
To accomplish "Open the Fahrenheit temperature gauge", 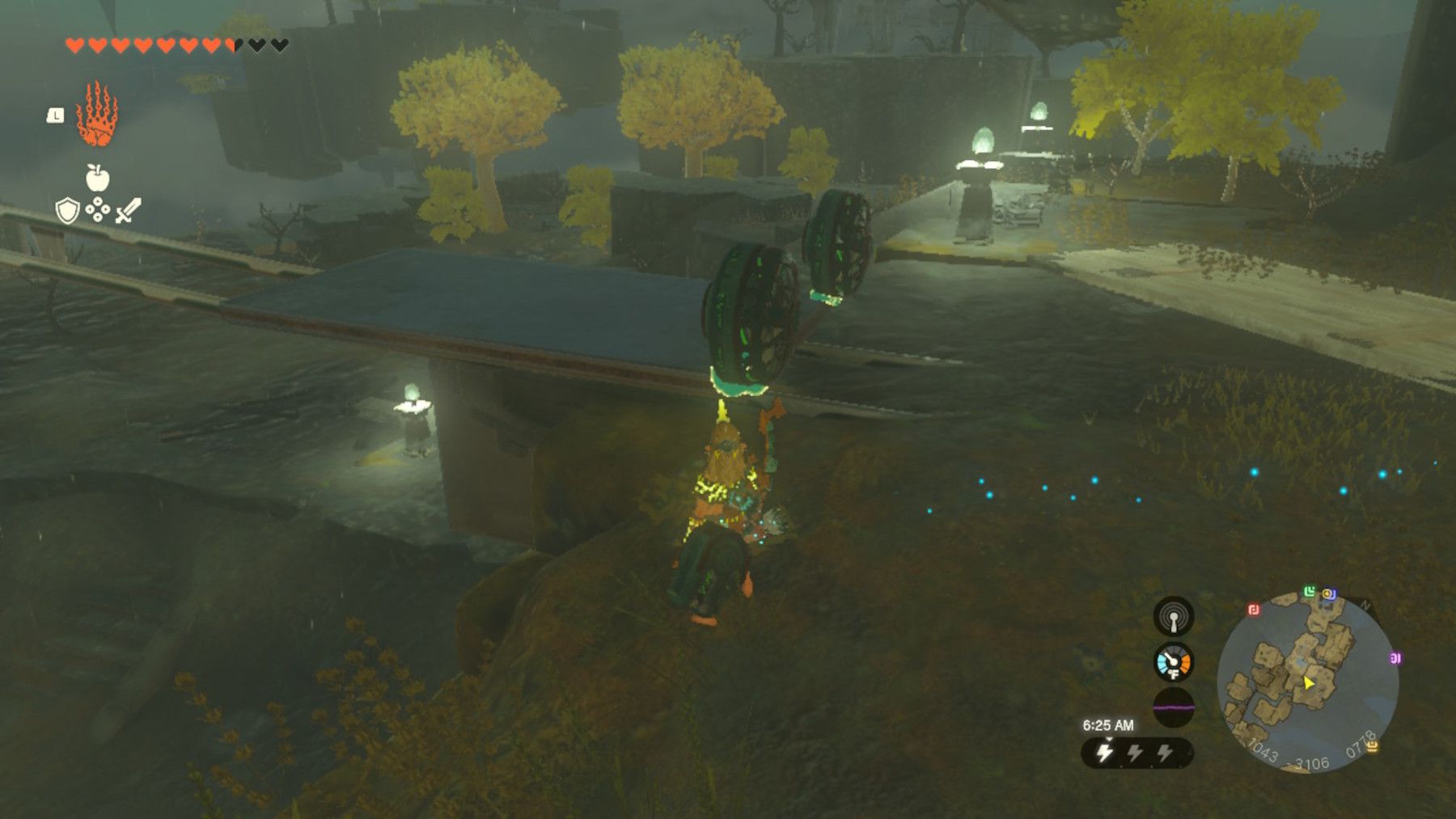I will point(1173,664).
